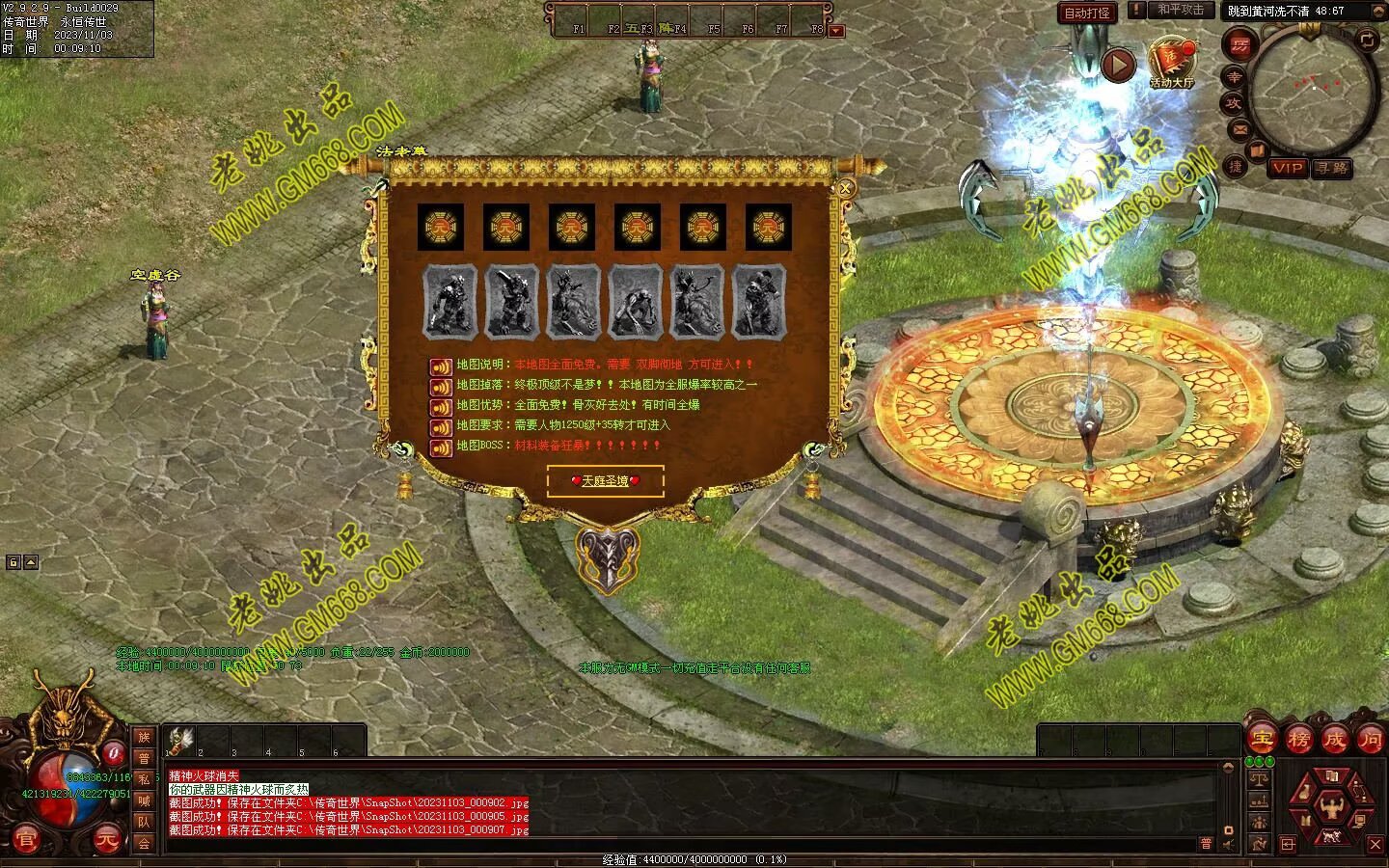Enable 自动打怪 auto-fight
This screenshot has width=1389, height=868.
pyautogui.click(x=1086, y=13)
